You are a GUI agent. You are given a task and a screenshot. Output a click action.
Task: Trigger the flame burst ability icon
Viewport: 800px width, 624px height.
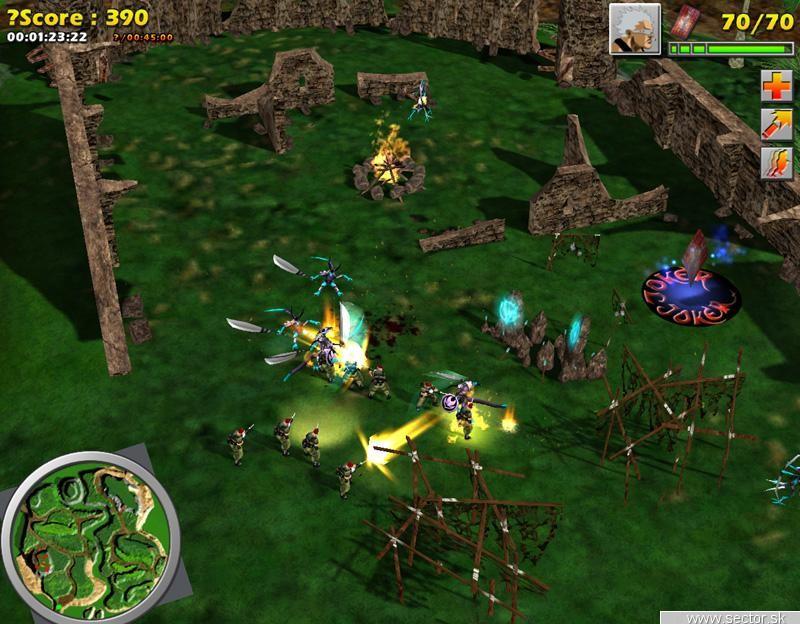coord(775,163)
